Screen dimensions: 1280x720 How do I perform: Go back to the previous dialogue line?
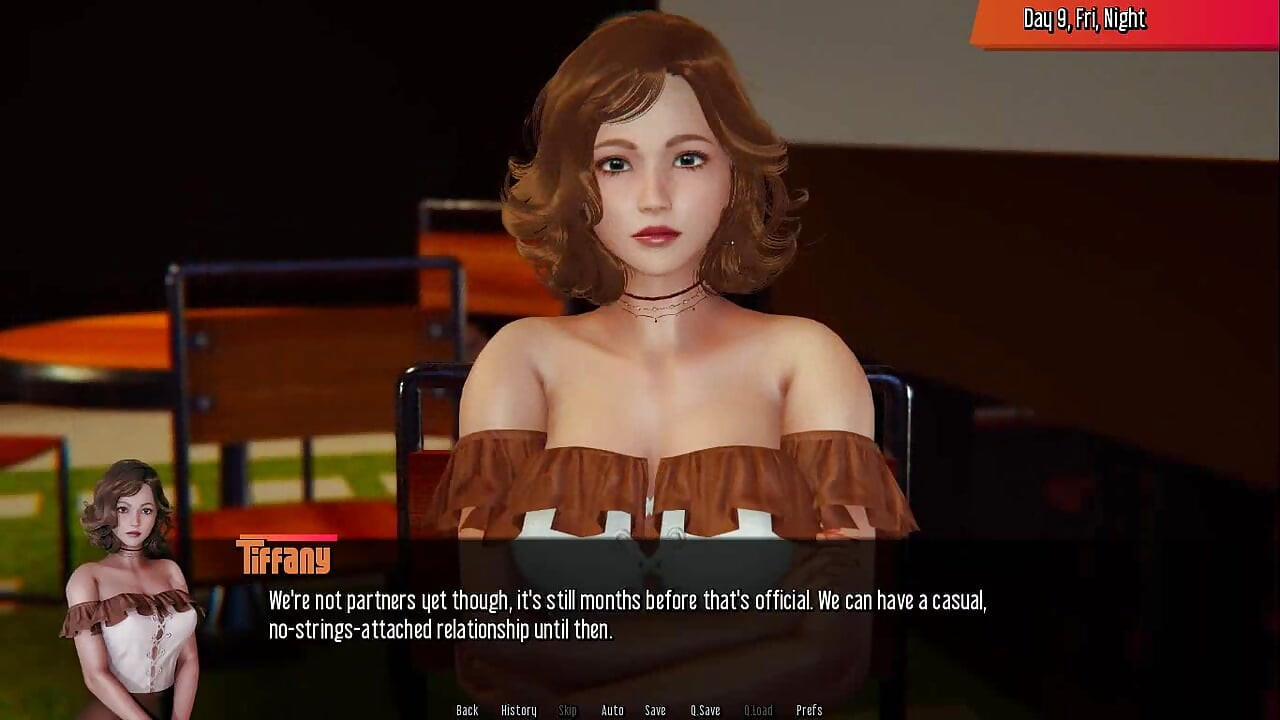[467, 710]
